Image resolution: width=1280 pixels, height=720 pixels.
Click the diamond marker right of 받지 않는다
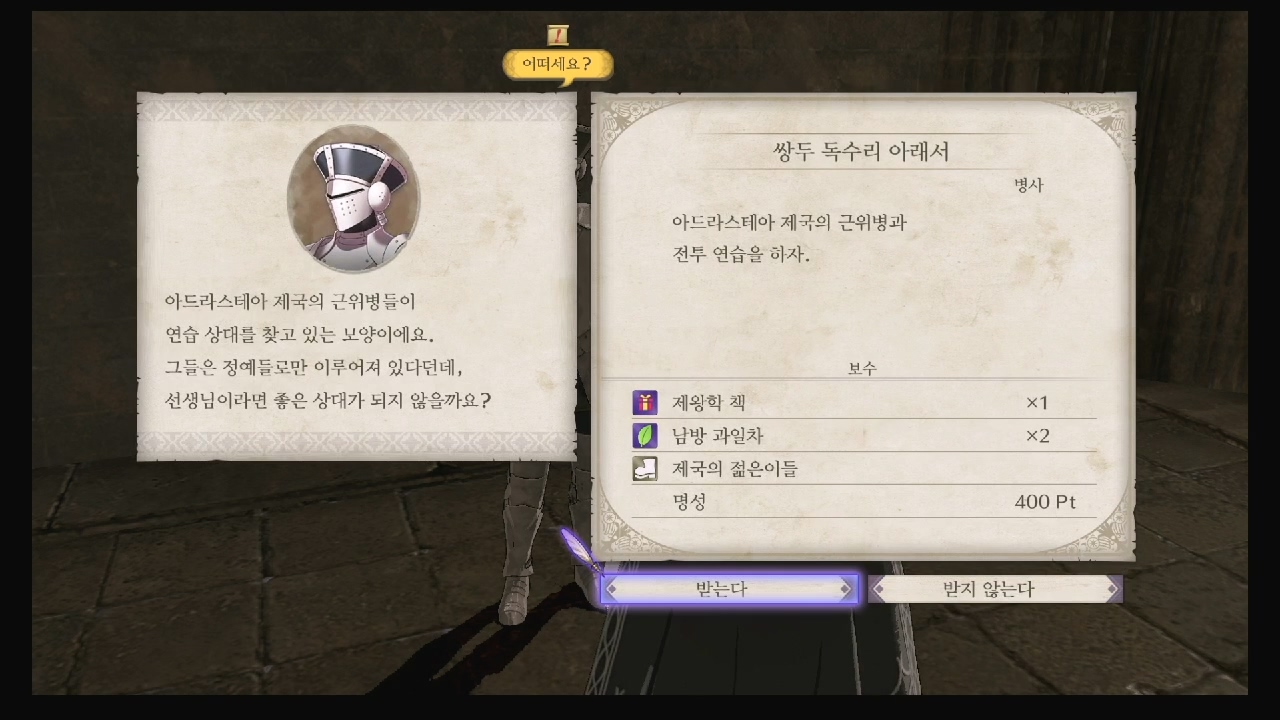(1113, 589)
